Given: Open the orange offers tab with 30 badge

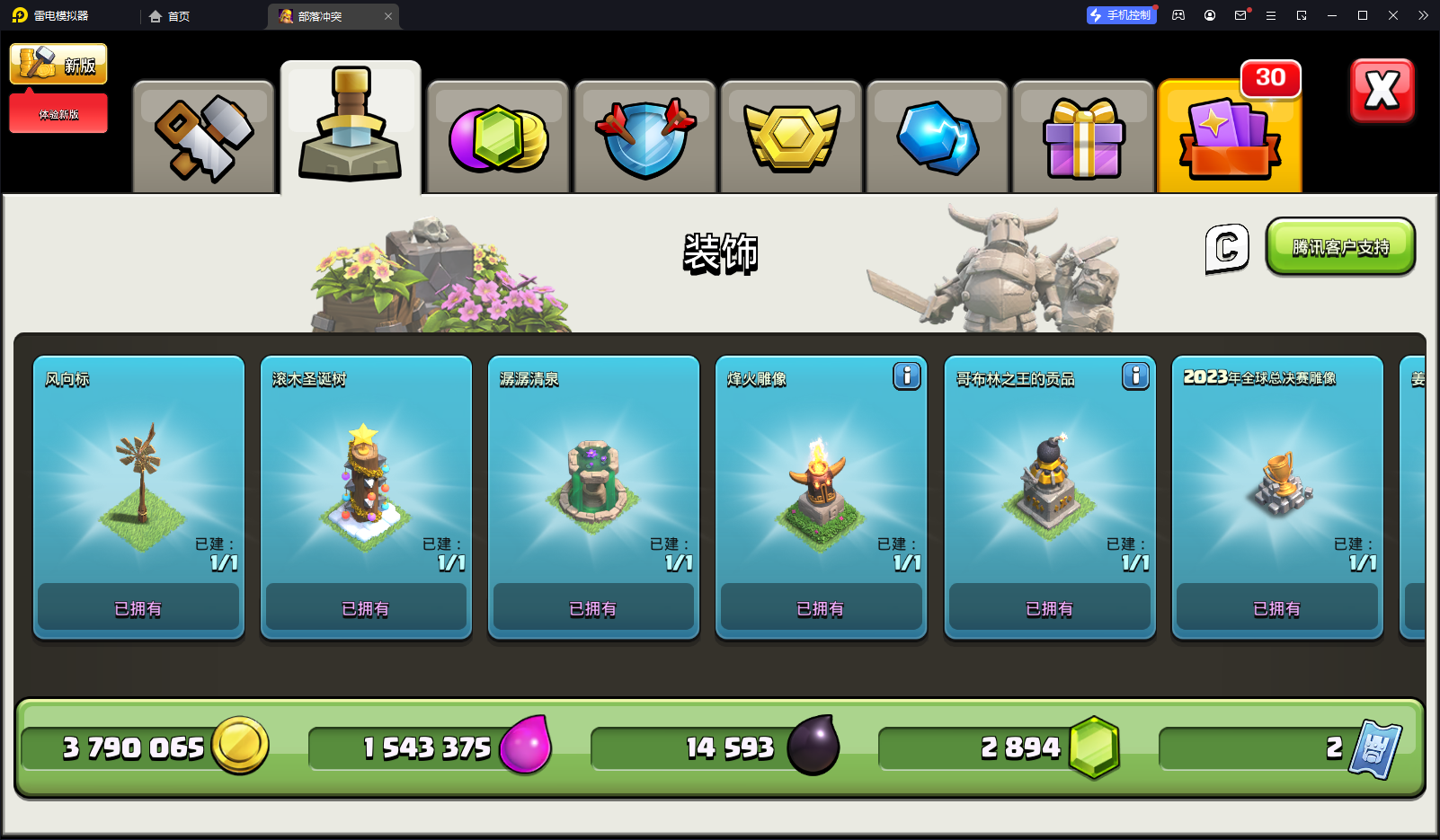Looking at the screenshot, I should coord(1230,137).
